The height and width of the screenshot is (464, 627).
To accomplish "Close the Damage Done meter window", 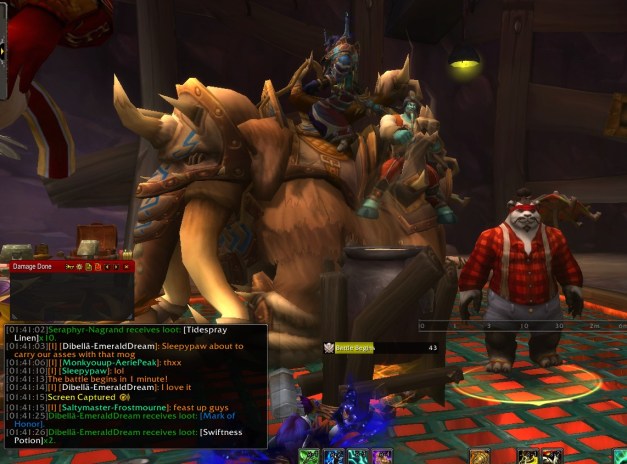I will [x=127, y=267].
